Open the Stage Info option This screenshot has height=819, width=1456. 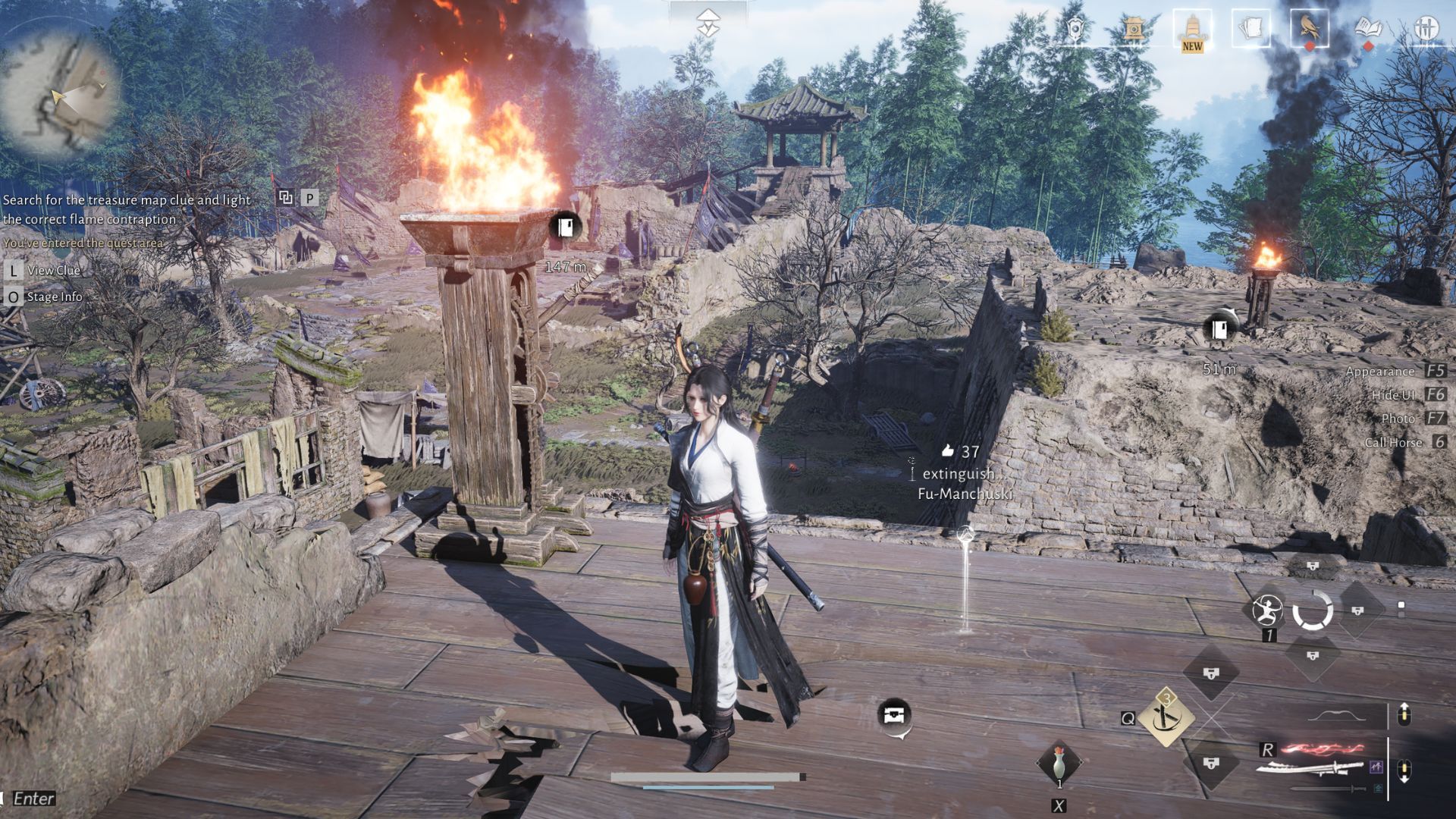click(54, 297)
